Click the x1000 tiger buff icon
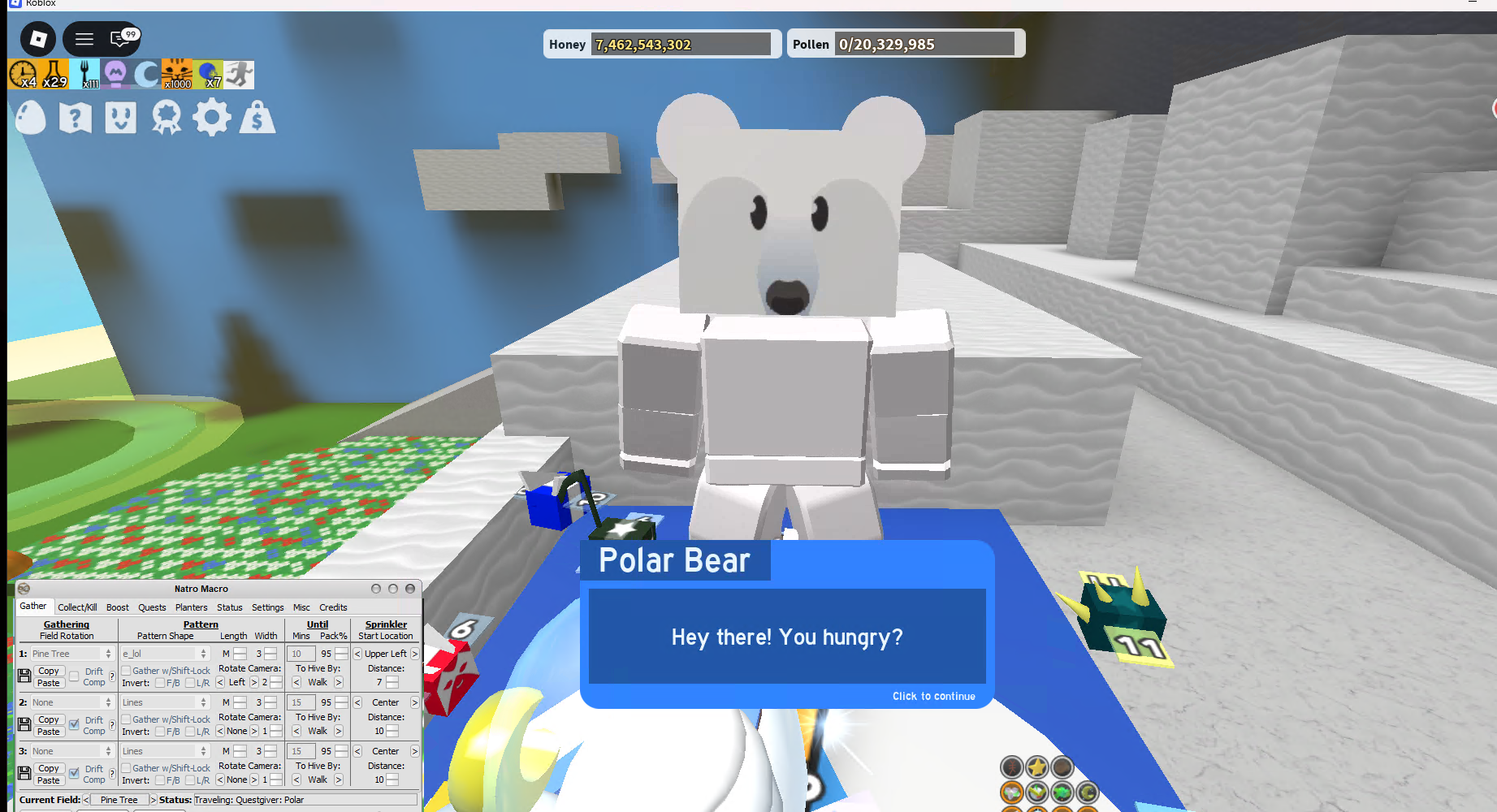The width and height of the screenshot is (1497, 812). [176, 74]
